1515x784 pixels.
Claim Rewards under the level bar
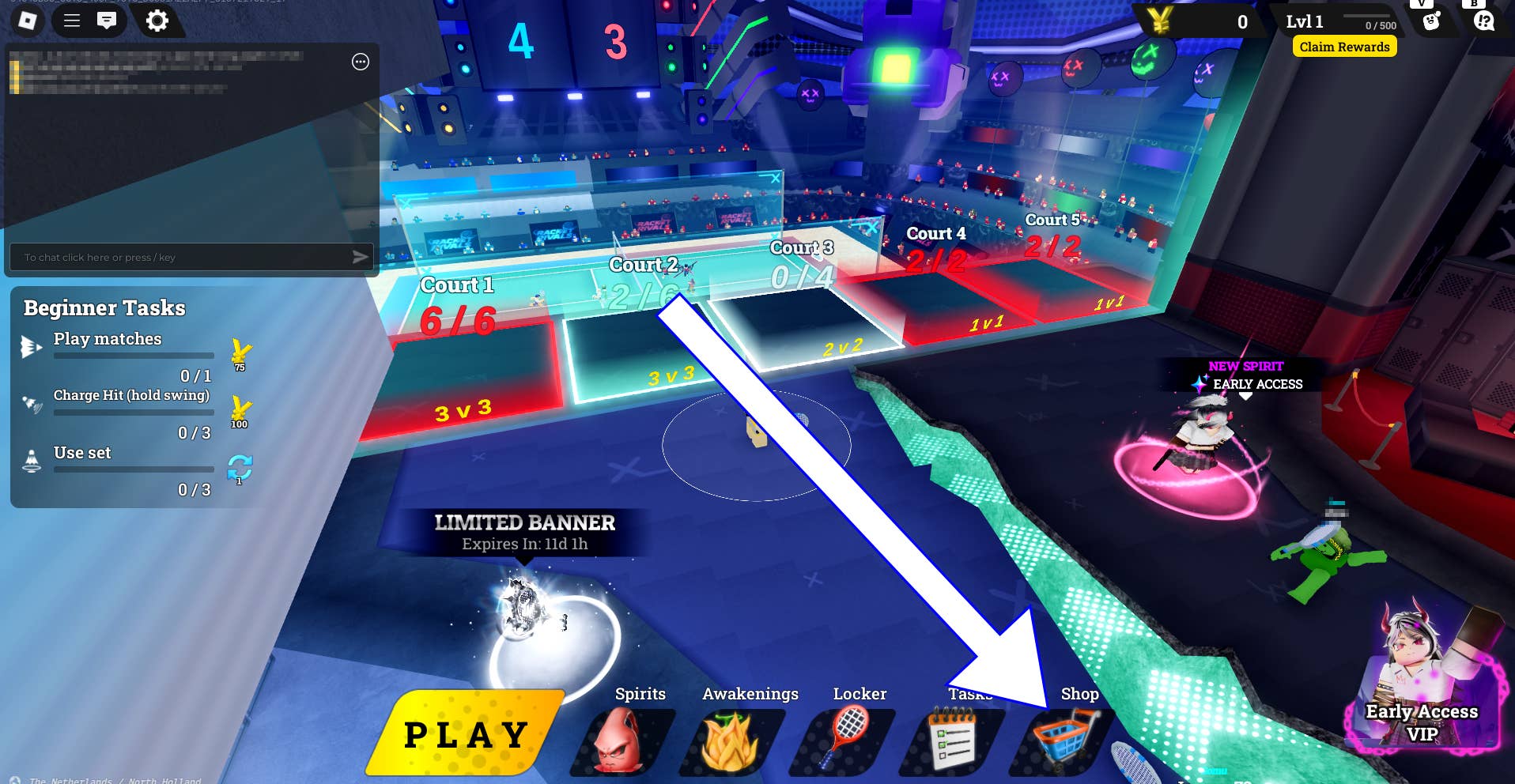pyautogui.click(x=1344, y=47)
